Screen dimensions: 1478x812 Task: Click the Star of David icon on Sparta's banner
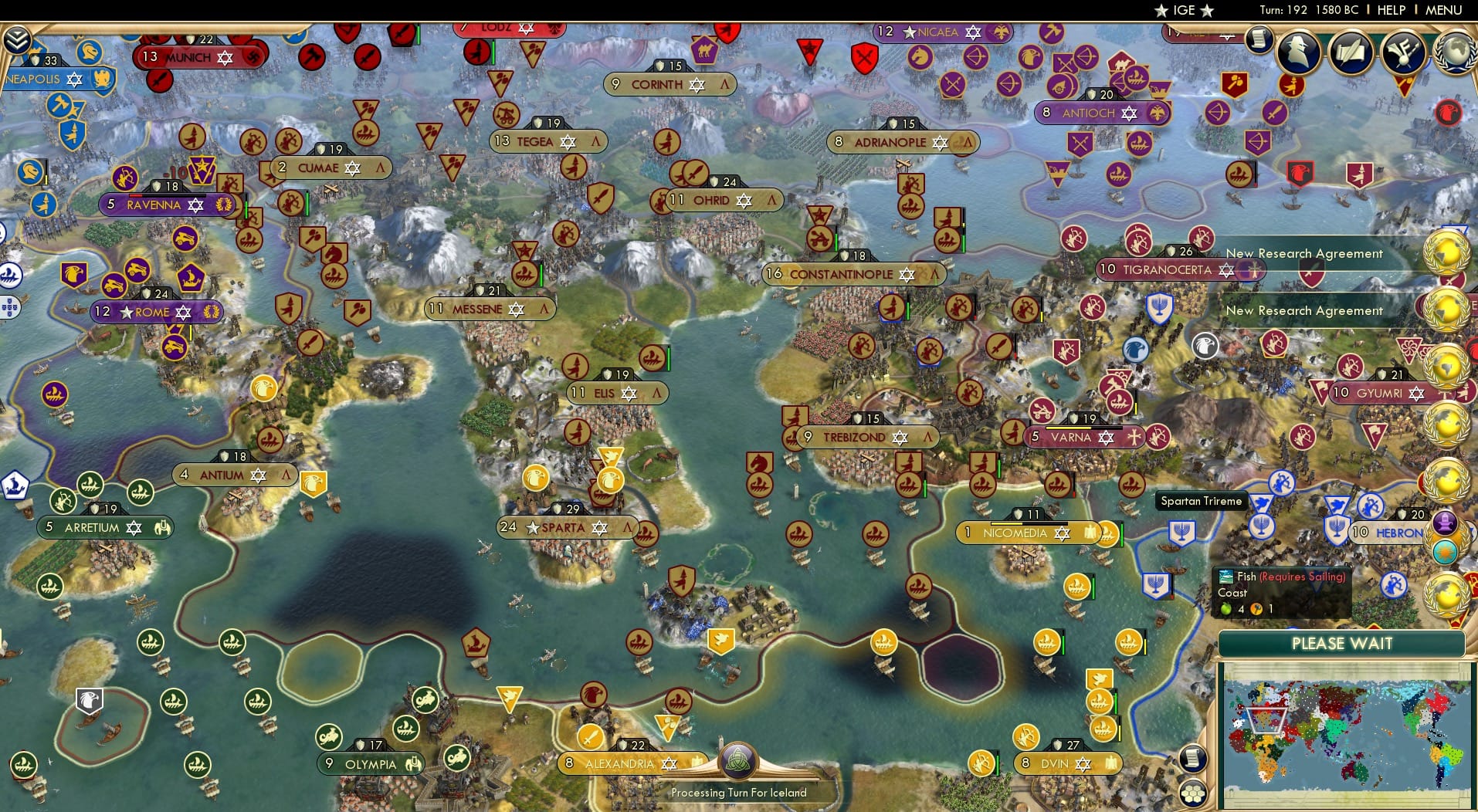[x=598, y=528]
